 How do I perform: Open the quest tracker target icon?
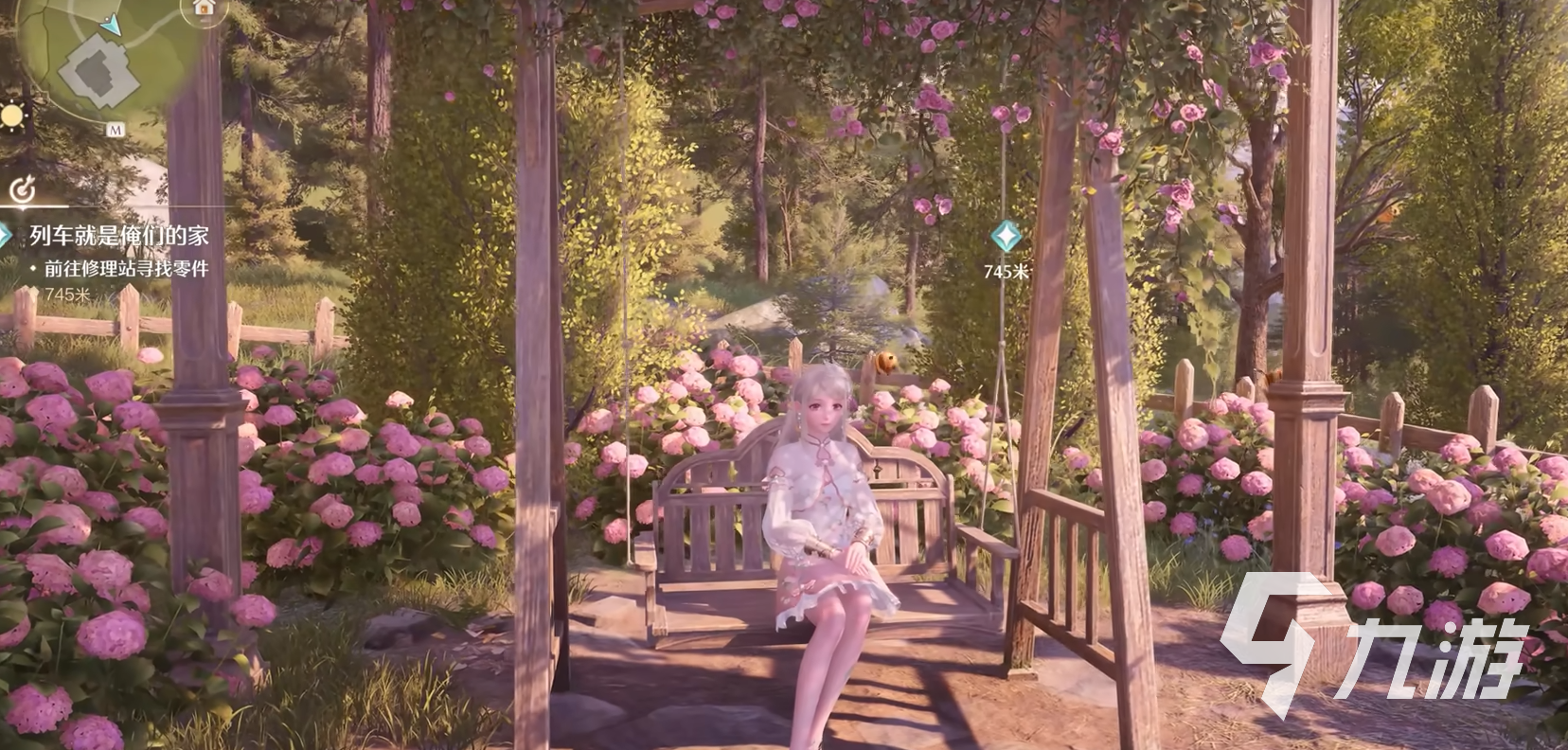point(21,191)
